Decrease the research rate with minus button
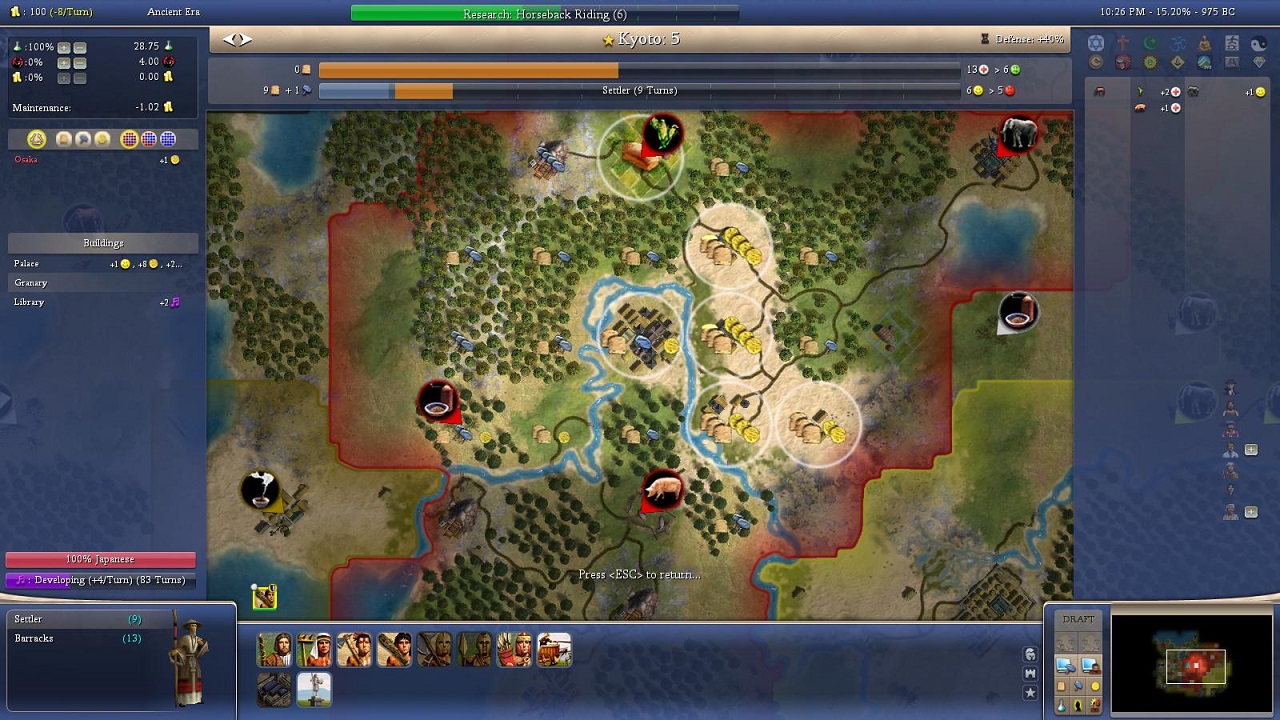This screenshot has width=1280, height=720. tap(80, 47)
